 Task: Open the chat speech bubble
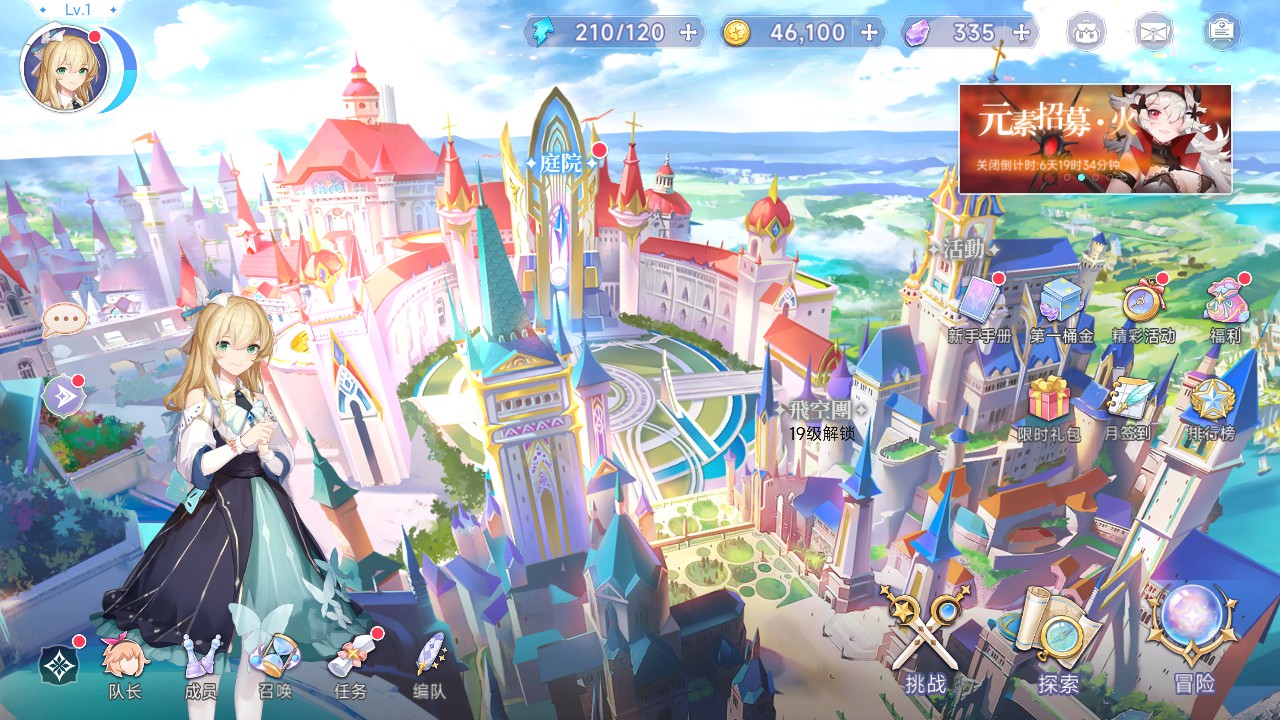click(x=64, y=320)
